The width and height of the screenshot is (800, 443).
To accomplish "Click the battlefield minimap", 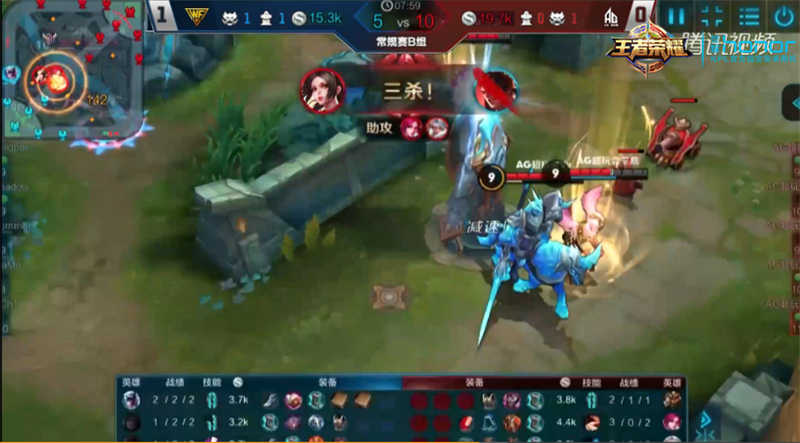I will click(72, 70).
